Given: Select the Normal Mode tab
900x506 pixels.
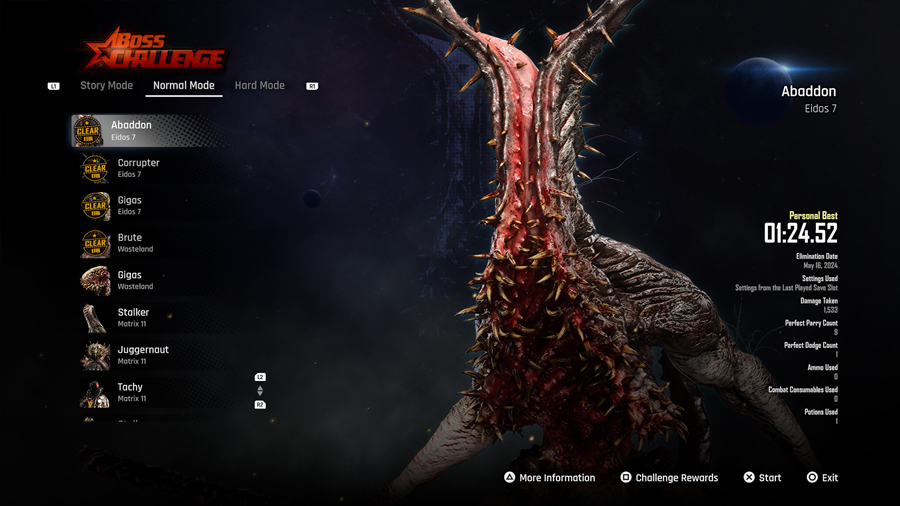Looking at the screenshot, I should click(184, 86).
